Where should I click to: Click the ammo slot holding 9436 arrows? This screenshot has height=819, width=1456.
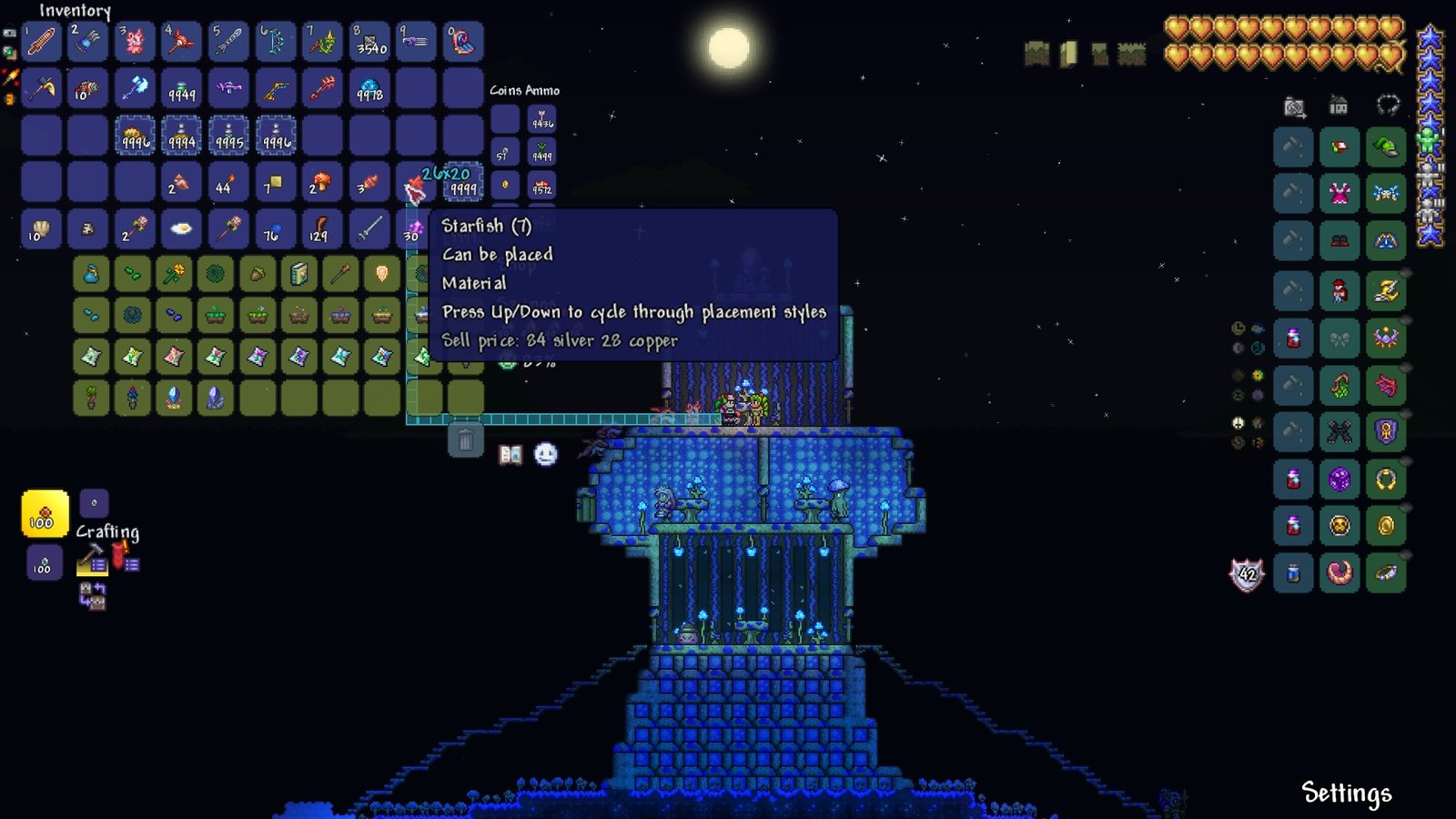(x=541, y=119)
